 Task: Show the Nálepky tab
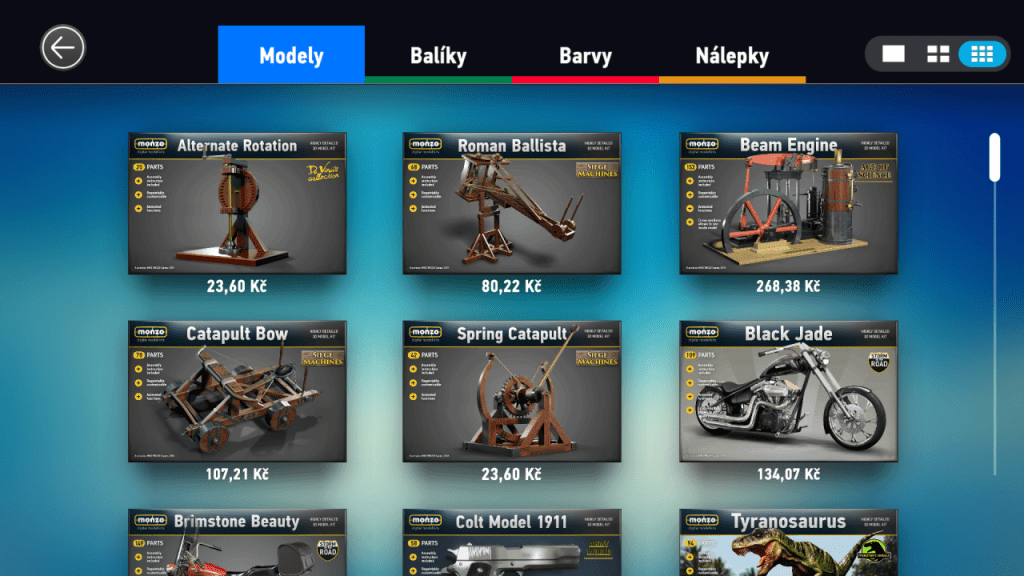click(x=732, y=55)
